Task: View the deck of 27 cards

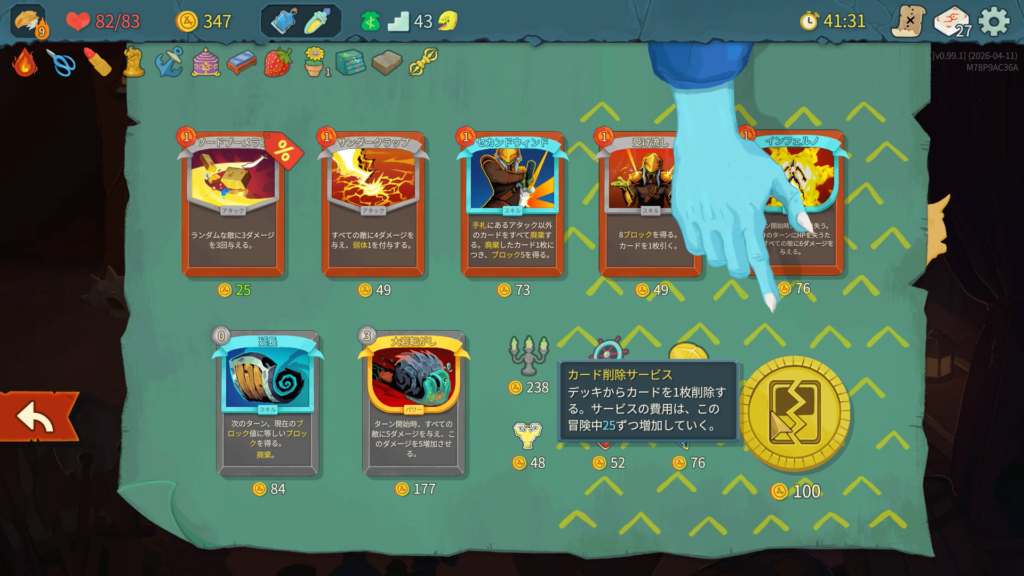Action: [951, 21]
